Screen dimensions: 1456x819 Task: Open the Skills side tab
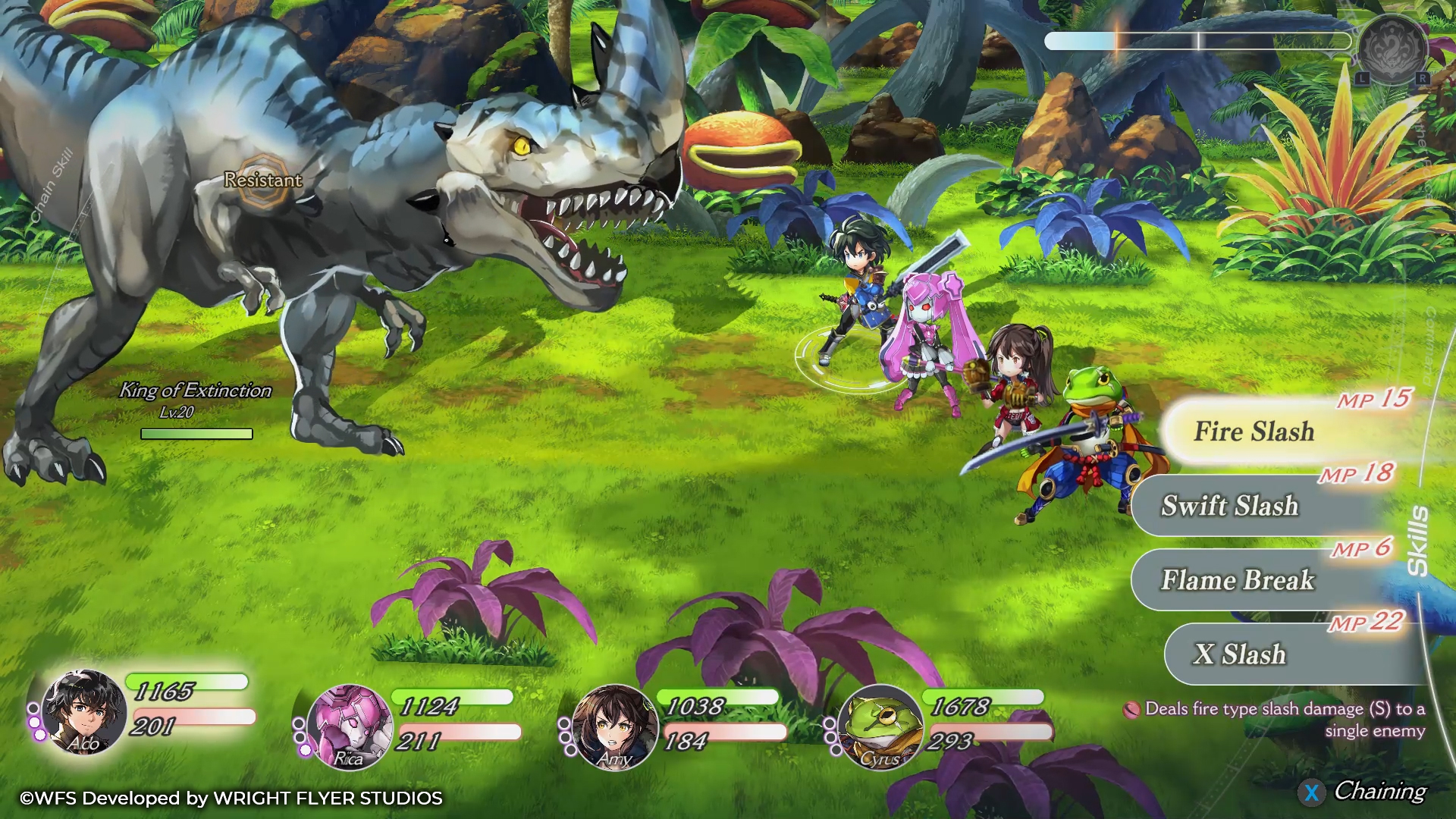point(1417,540)
